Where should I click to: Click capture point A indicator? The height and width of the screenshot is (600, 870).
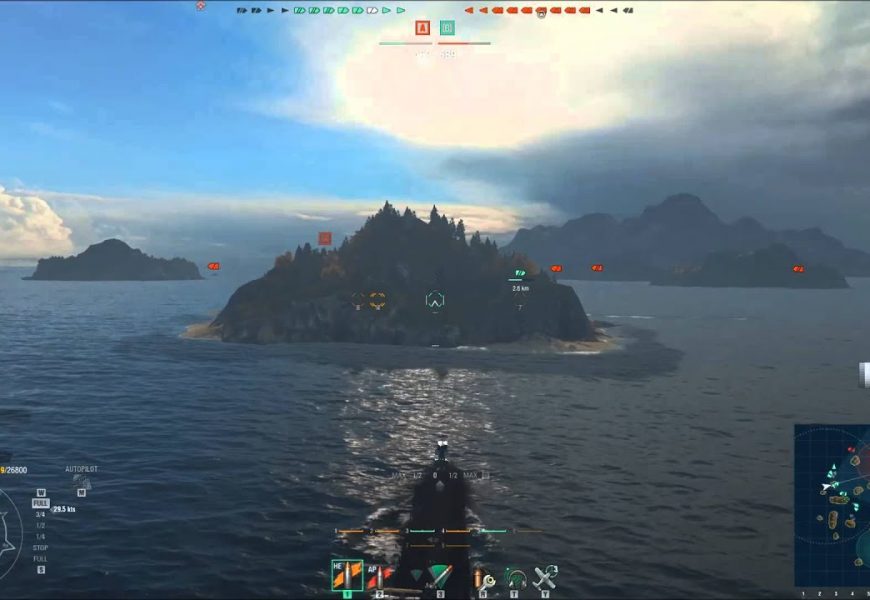[x=422, y=28]
